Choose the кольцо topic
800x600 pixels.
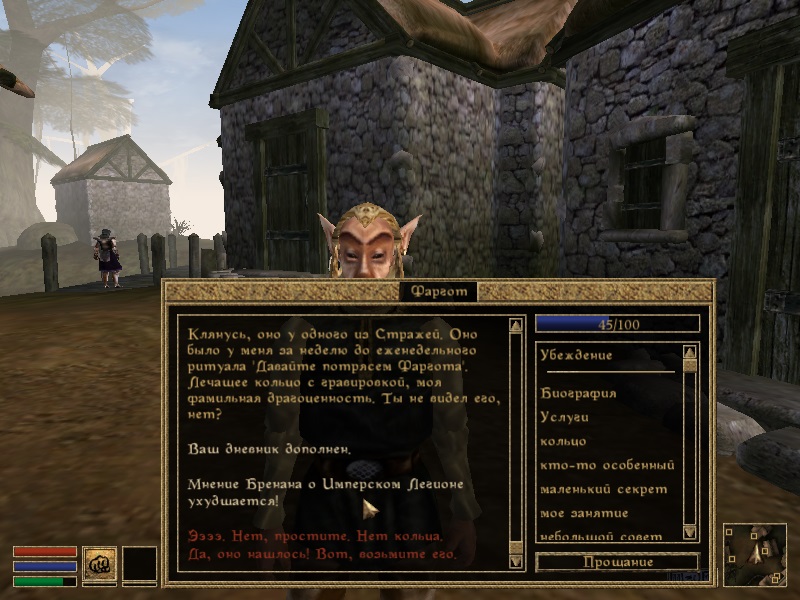pos(563,441)
